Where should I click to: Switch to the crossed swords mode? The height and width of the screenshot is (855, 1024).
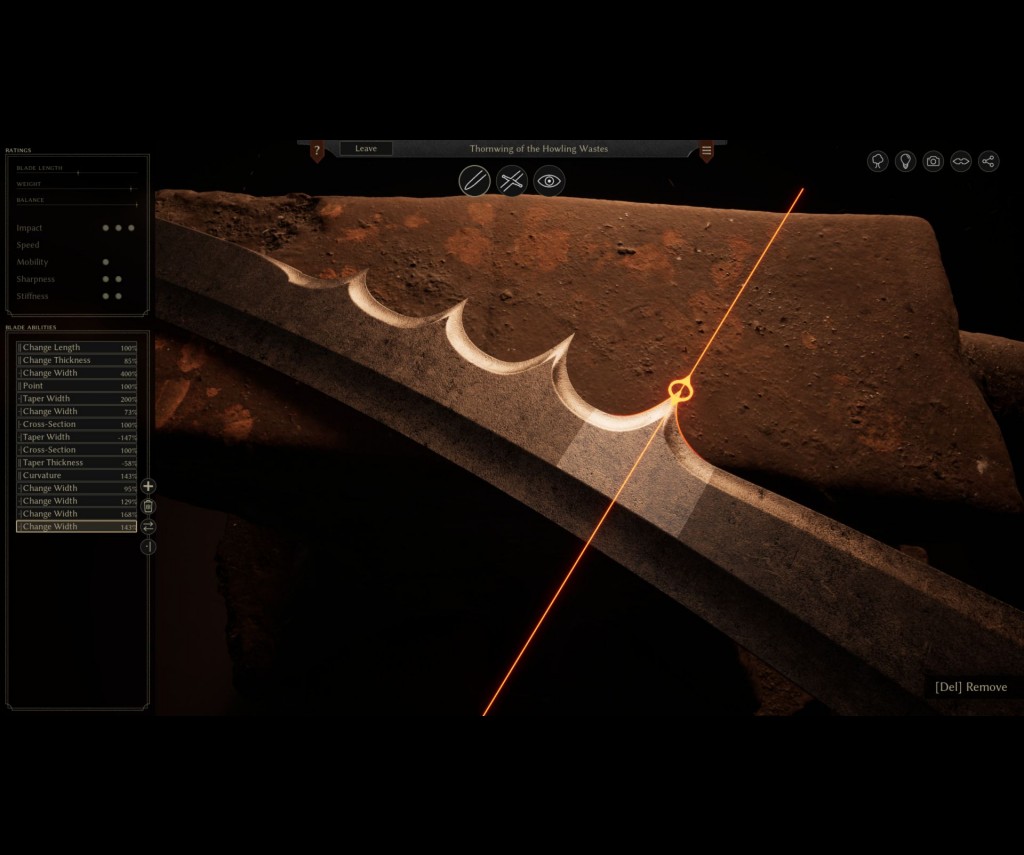point(511,181)
